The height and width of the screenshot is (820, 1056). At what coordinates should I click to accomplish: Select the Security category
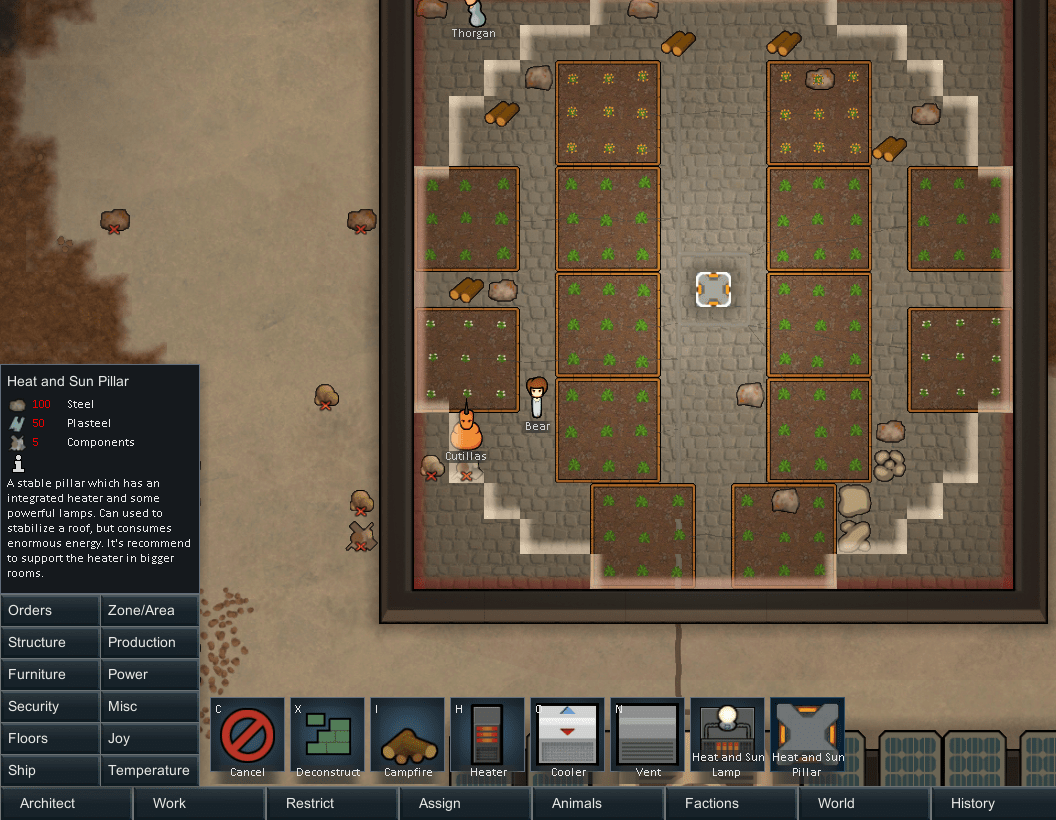click(50, 706)
